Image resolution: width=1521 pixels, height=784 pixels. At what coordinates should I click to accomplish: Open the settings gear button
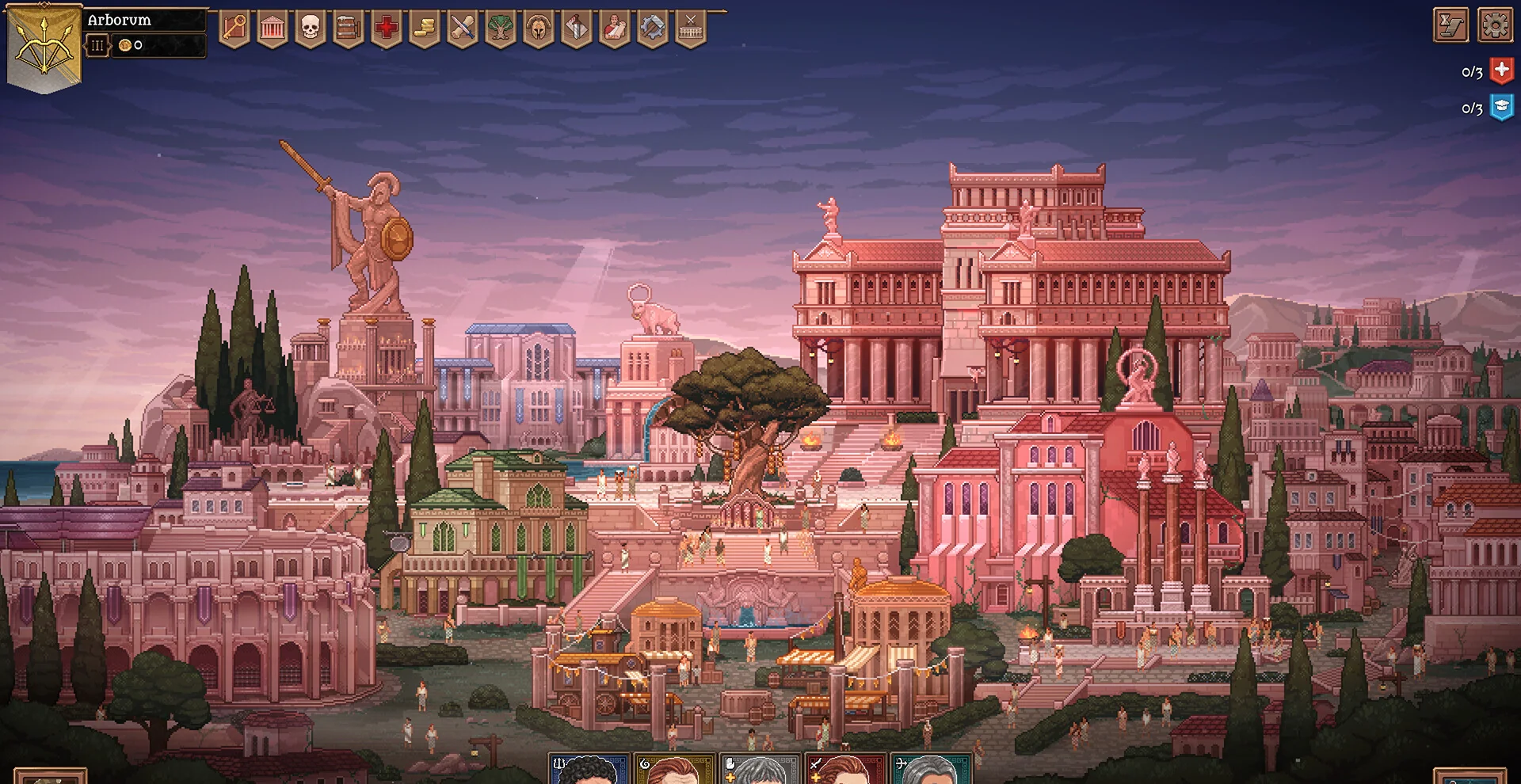click(x=1495, y=25)
